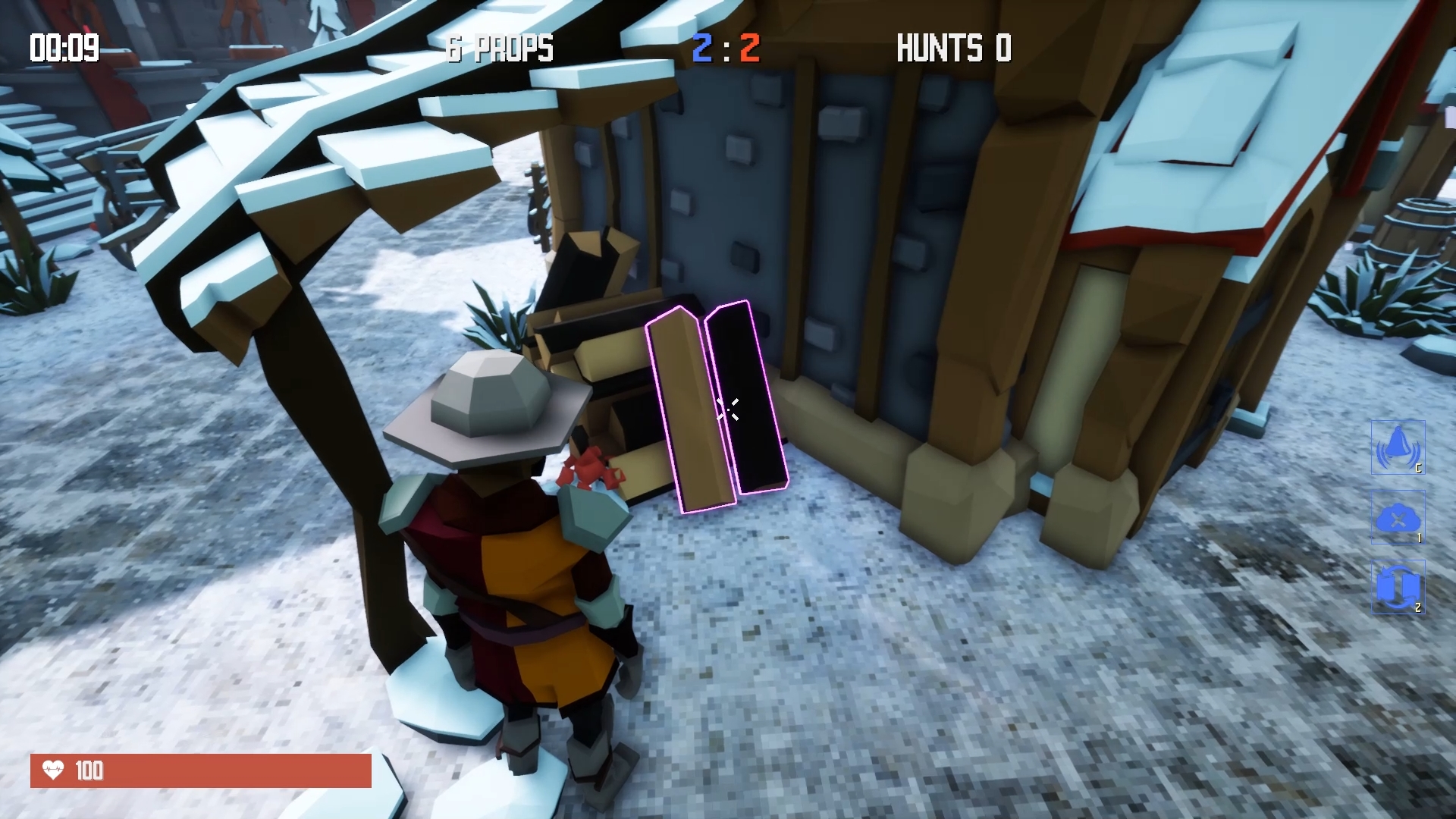This screenshot has width=1456, height=819.
Task: Use the cloud with X ability
Action: (1398, 518)
